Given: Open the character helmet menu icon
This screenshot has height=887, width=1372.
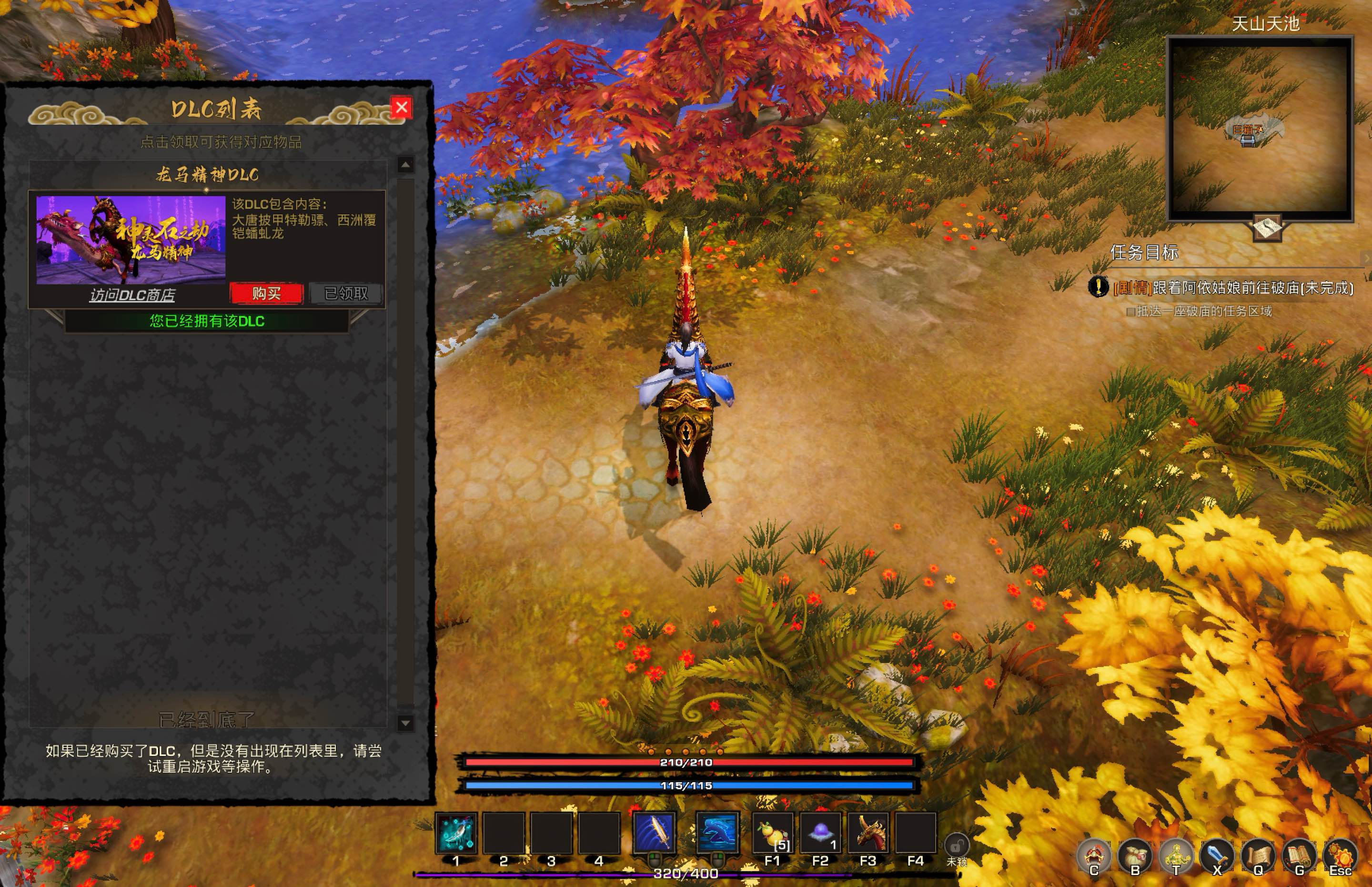Looking at the screenshot, I should (1094, 856).
